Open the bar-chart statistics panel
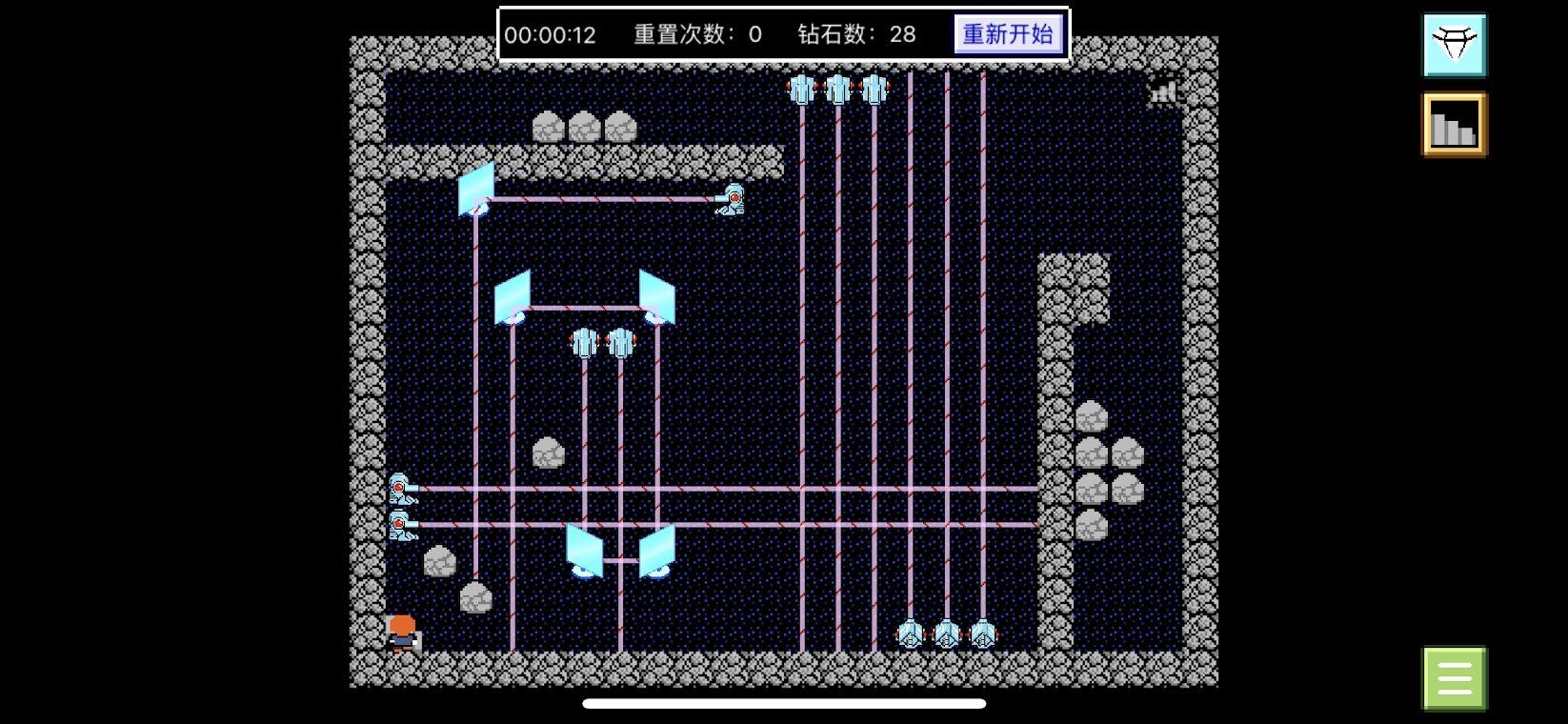 coord(1454,125)
